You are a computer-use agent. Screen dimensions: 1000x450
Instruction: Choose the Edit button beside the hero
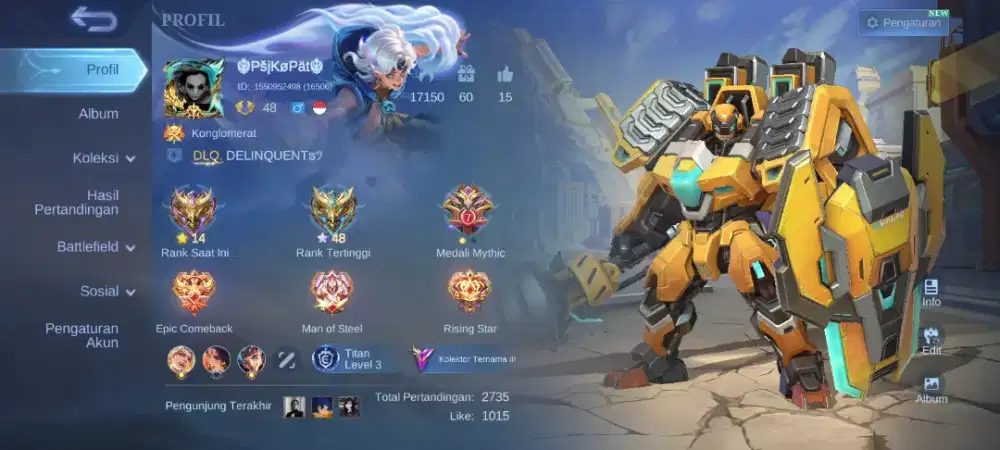click(x=931, y=341)
